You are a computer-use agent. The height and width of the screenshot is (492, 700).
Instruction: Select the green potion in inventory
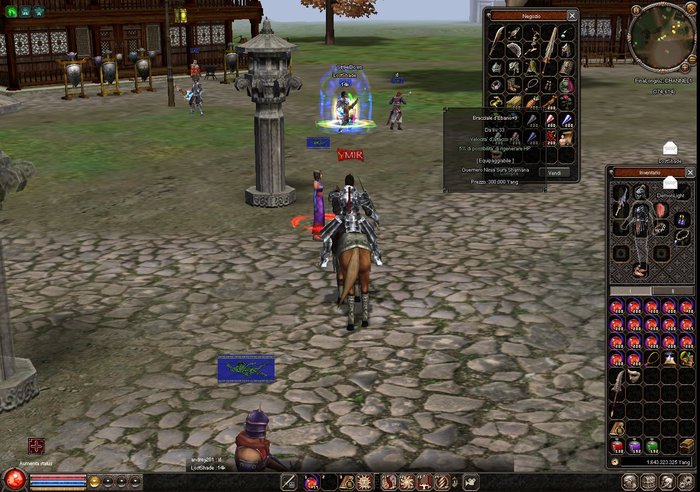point(651,445)
